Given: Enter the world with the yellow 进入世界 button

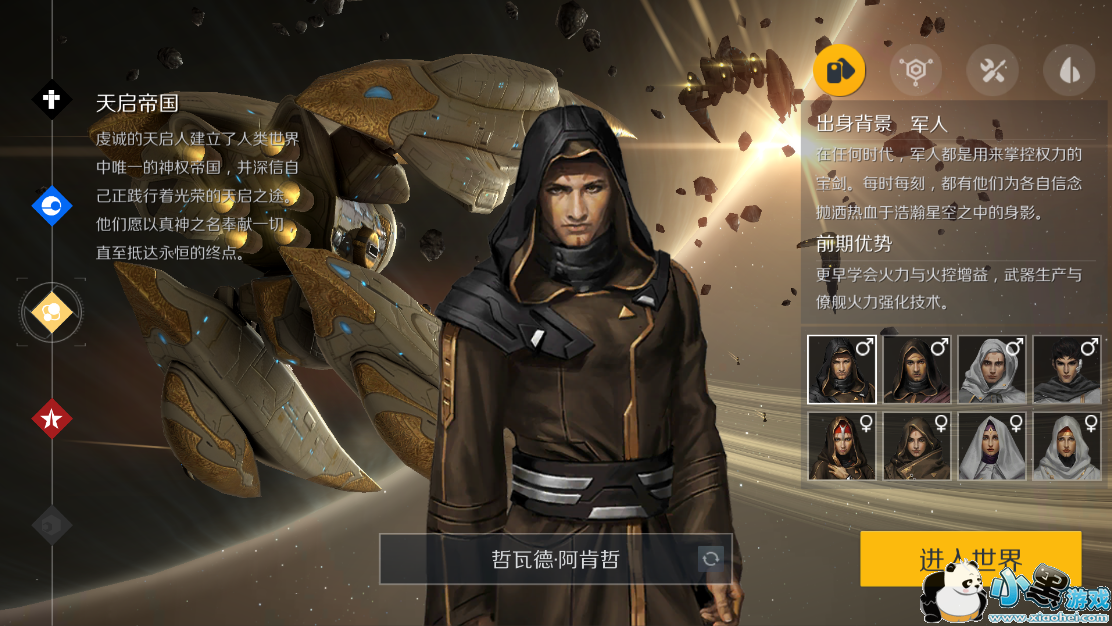Looking at the screenshot, I should 970,558.
